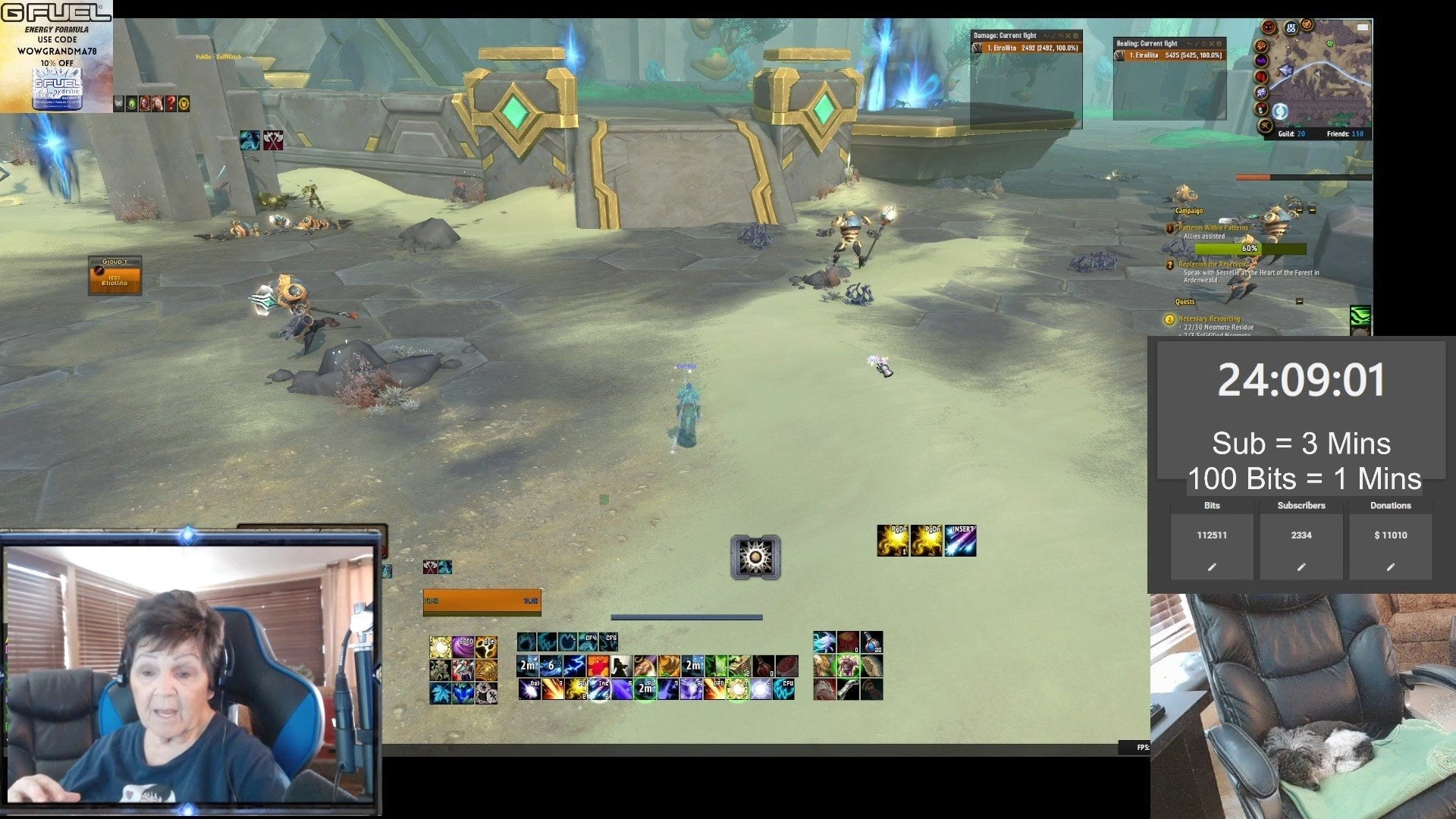This screenshot has width=1456, height=819.
Task: Click the 60% Allies assisted progress bar
Action: tap(1250, 248)
